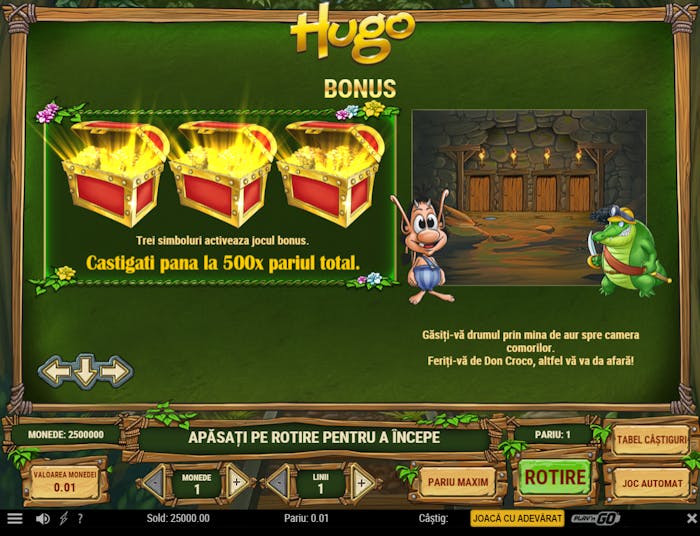Image resolution: width=700 pixels, height=536 pixels.
Task: Select the Pariu Maxim bet button
Action: click(458, 482)
